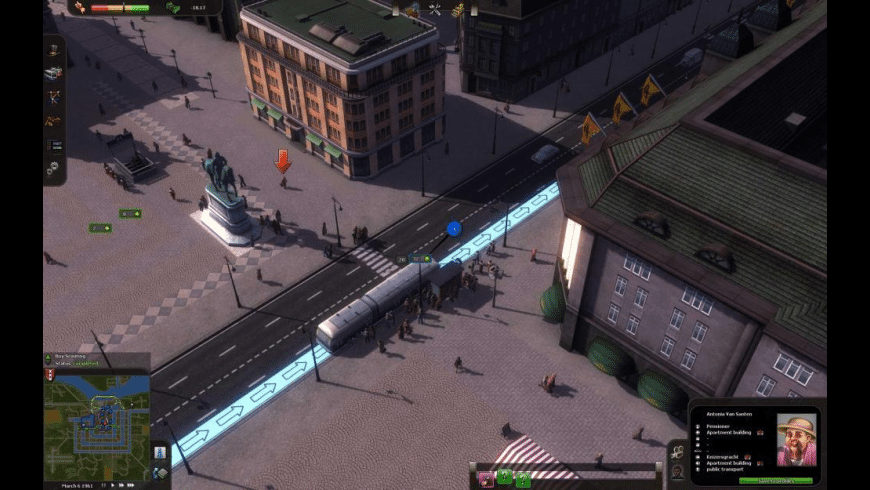Image resolution: width=870 pixels, height=490 pixels.
Task: Open the top hat company menu
Action: tap(54, 49)
